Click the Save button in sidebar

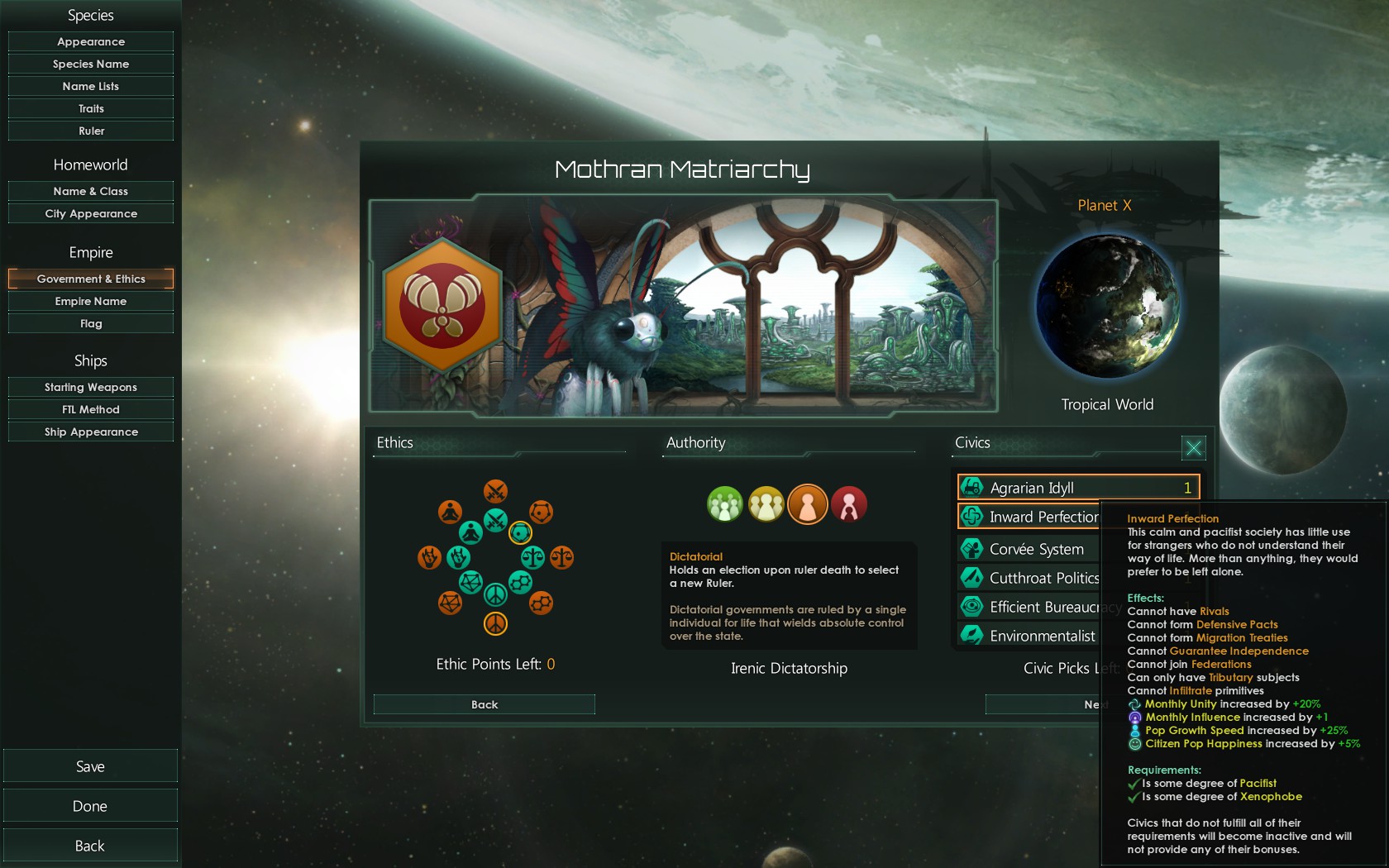tap(90, 766)
